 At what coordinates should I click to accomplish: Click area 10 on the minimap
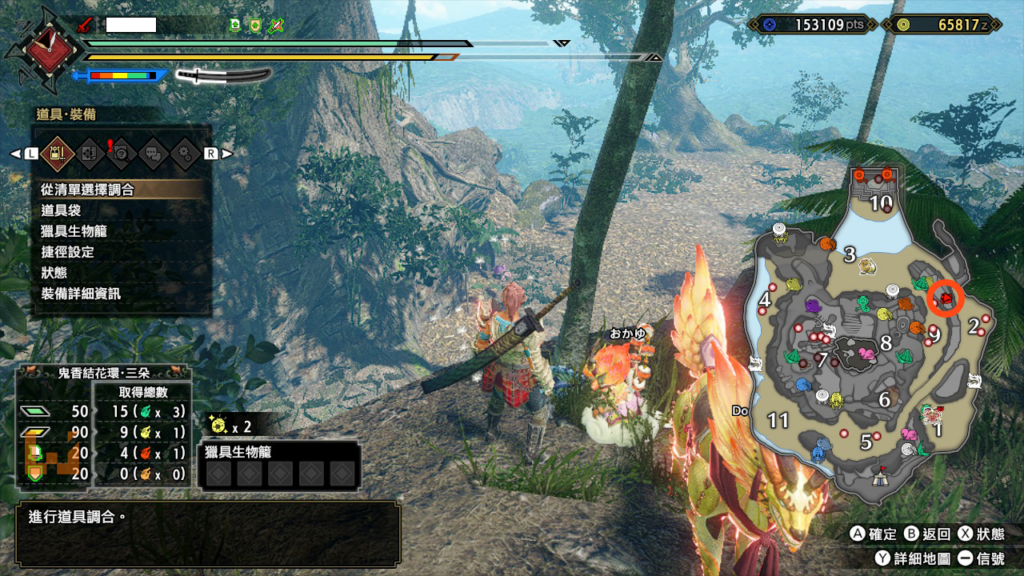pyautogui.click(x=881, y=203)
